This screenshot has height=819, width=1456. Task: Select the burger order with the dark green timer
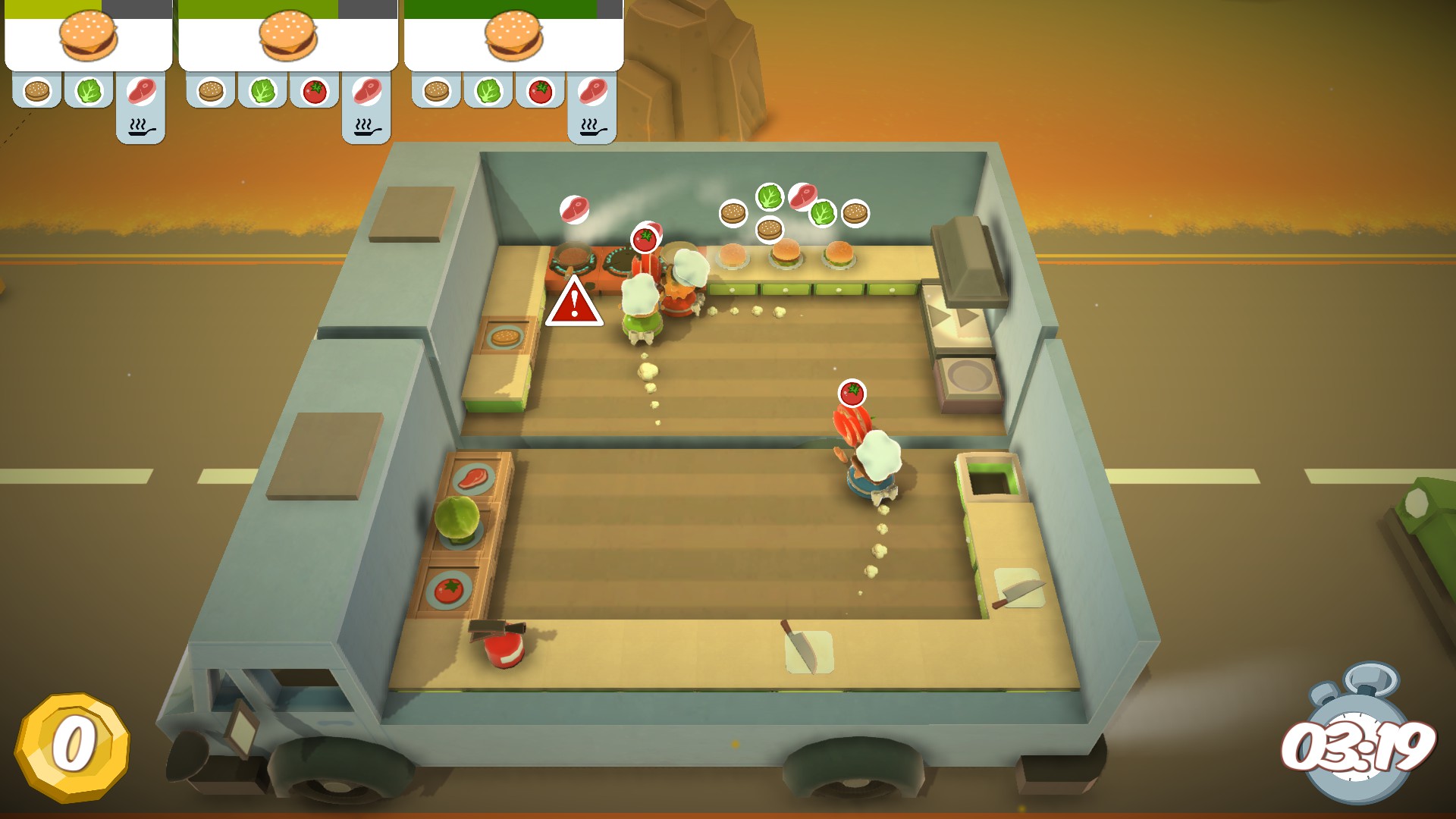click(513, 38)
